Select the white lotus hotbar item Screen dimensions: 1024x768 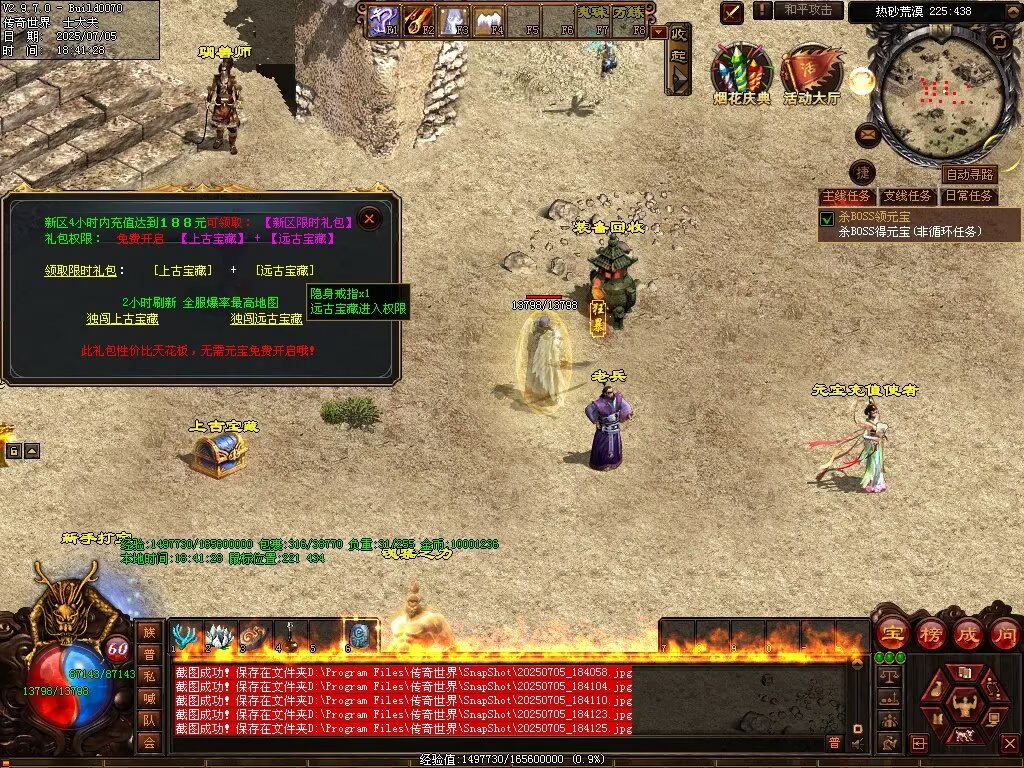point(219,635)
